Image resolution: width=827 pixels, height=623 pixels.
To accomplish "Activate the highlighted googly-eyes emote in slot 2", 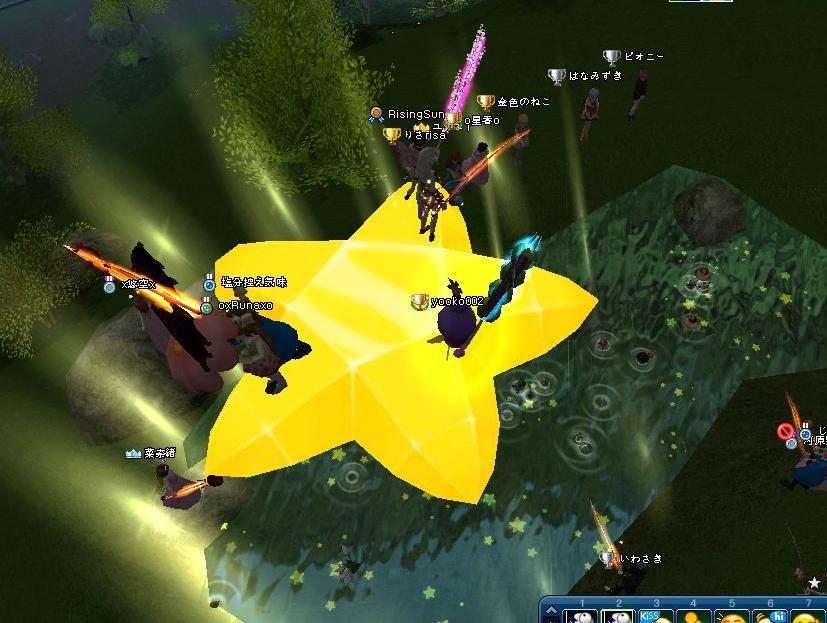I will tap(617, 616).
